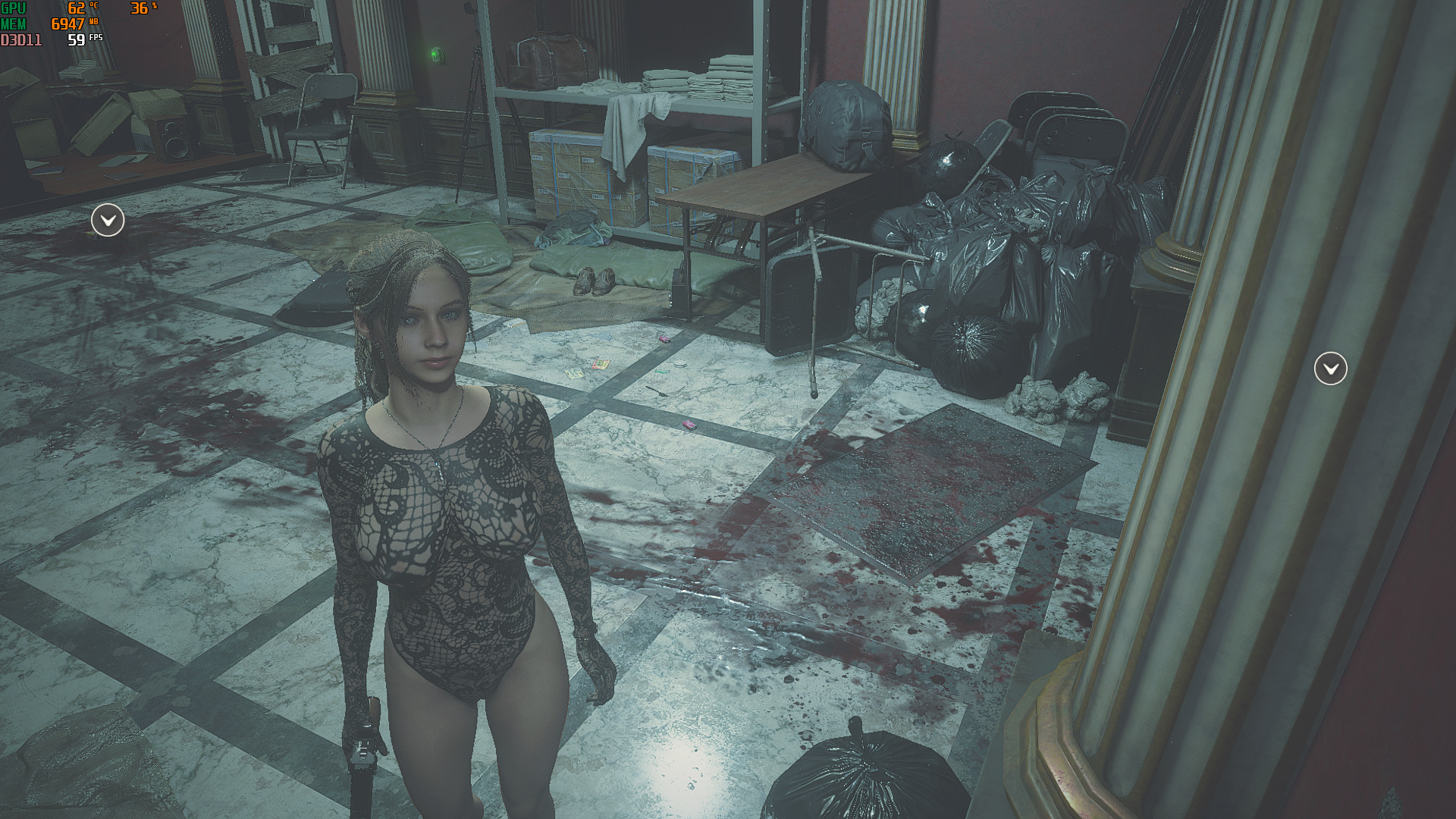Select the interaction marker on the stone column

[x=1330, y=369]
